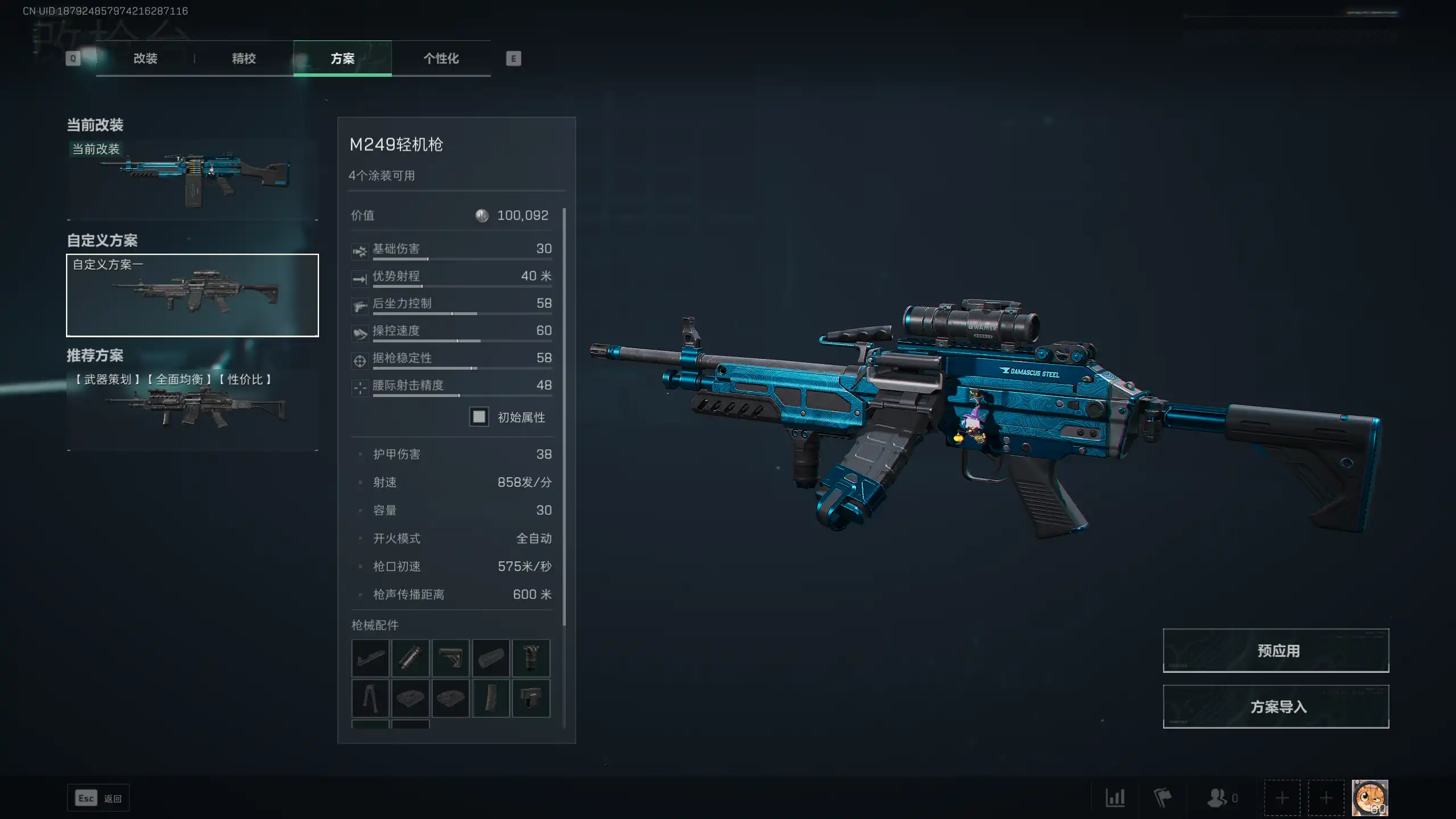Open the 精校 tab

click(243, 59)
